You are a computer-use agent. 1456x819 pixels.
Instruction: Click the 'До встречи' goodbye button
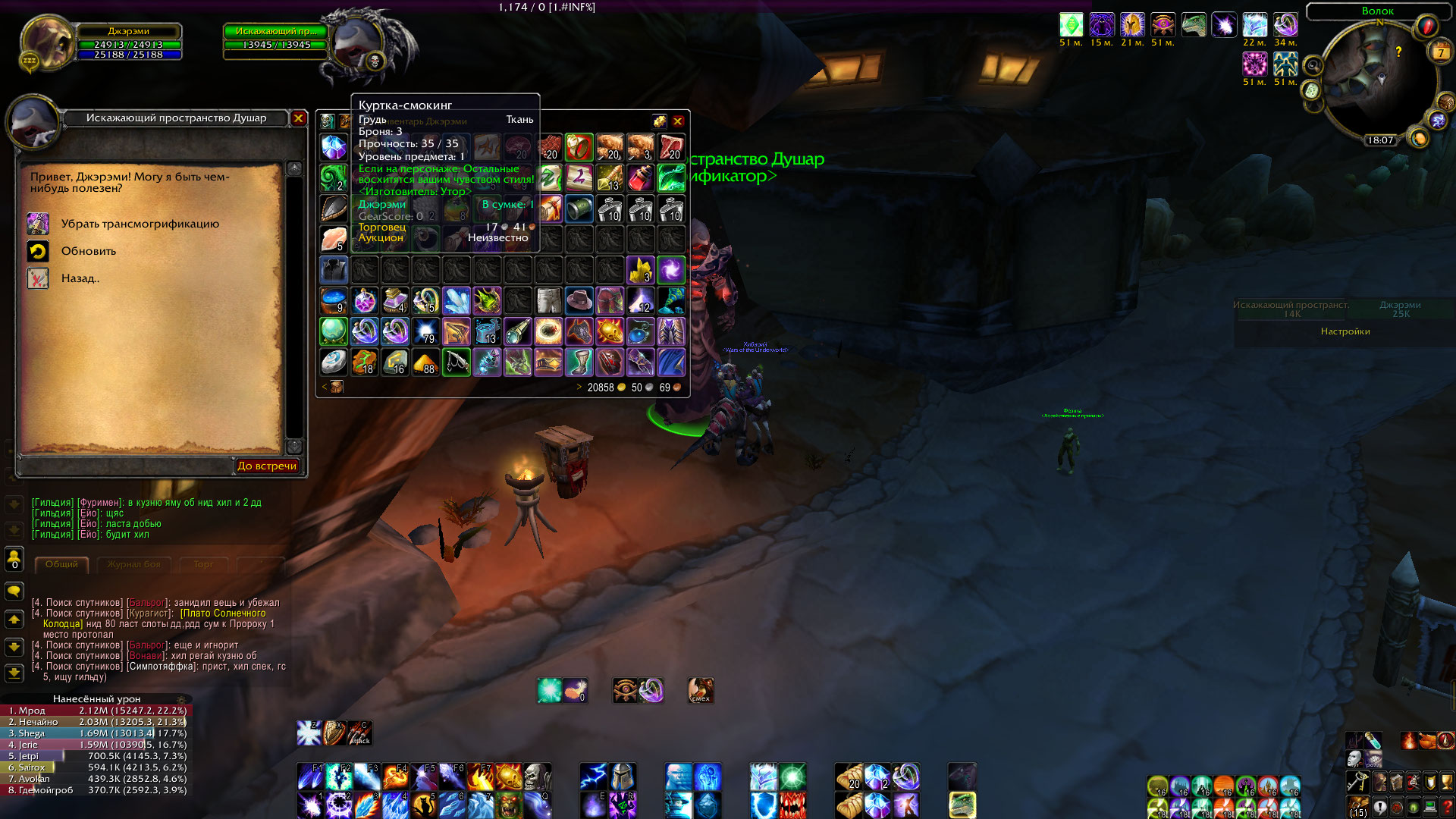click(266, 466)
